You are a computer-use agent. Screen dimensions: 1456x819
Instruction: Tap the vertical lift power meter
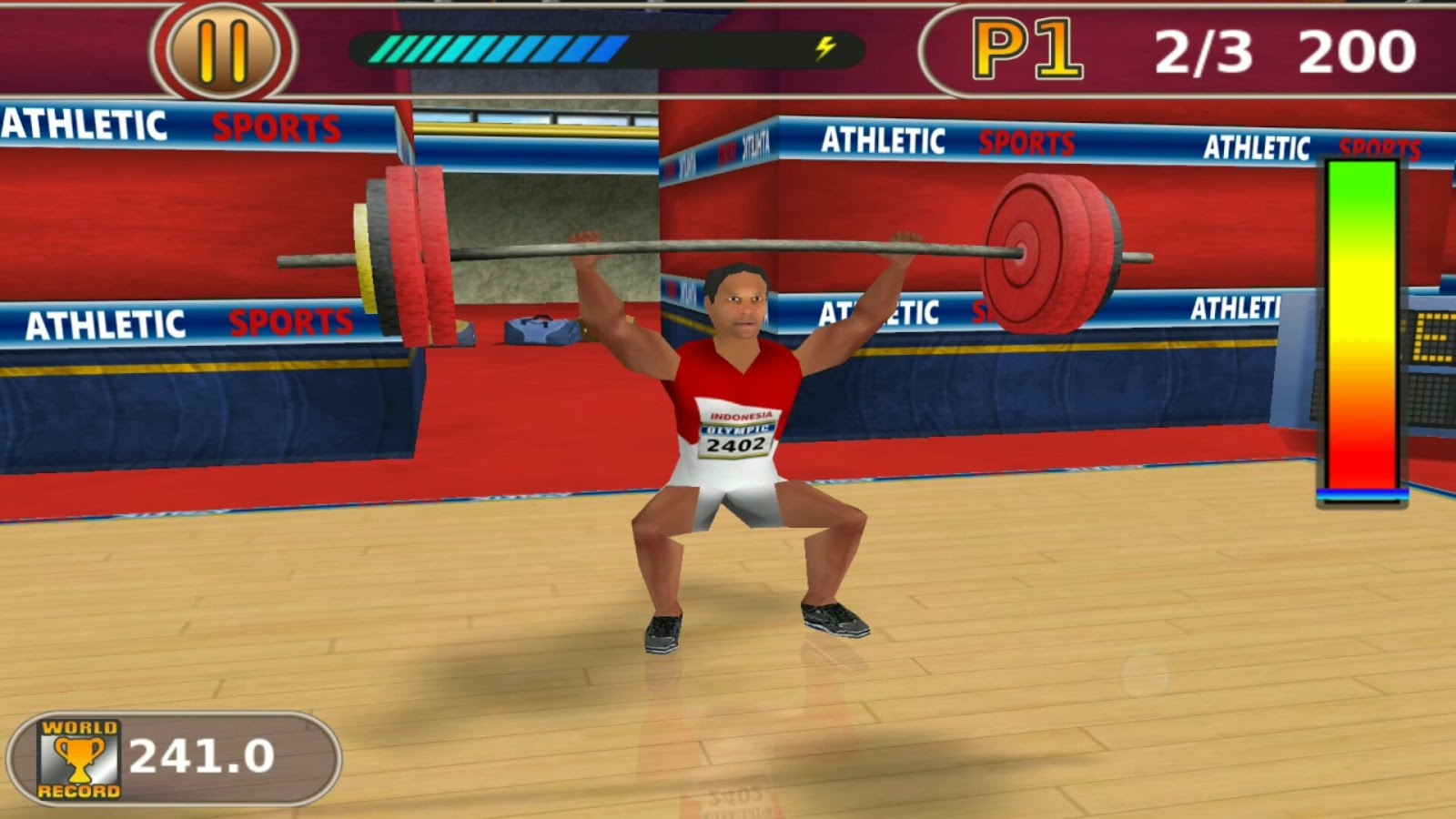click(1360, 328)
